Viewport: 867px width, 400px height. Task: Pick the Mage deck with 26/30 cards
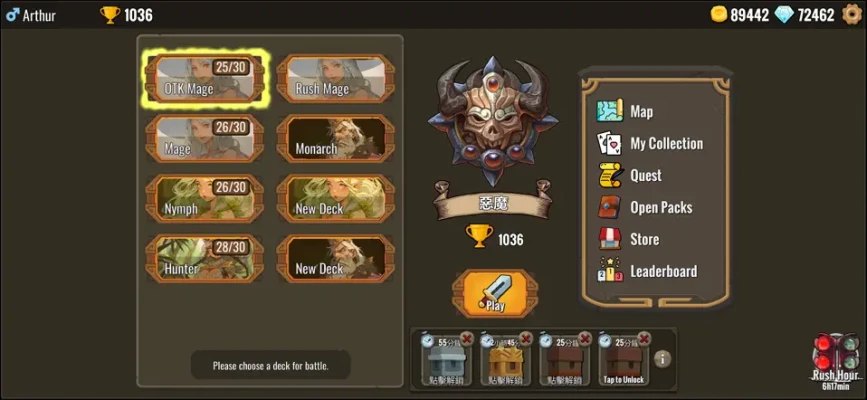(204, 139)
